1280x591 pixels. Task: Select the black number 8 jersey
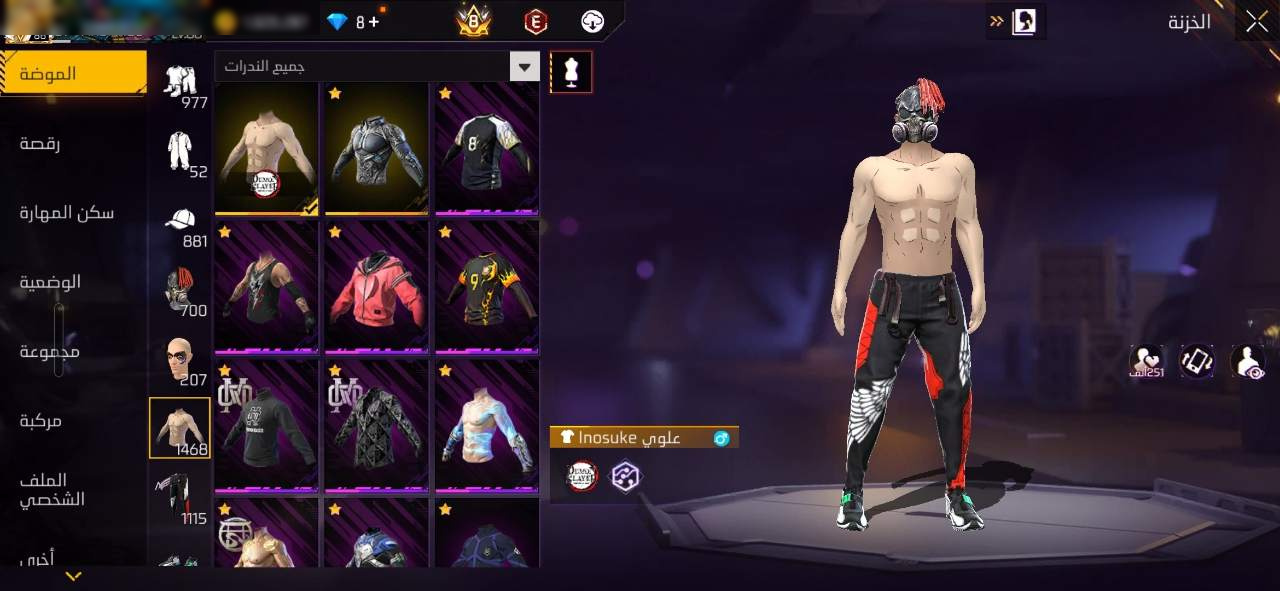point(487,148)
